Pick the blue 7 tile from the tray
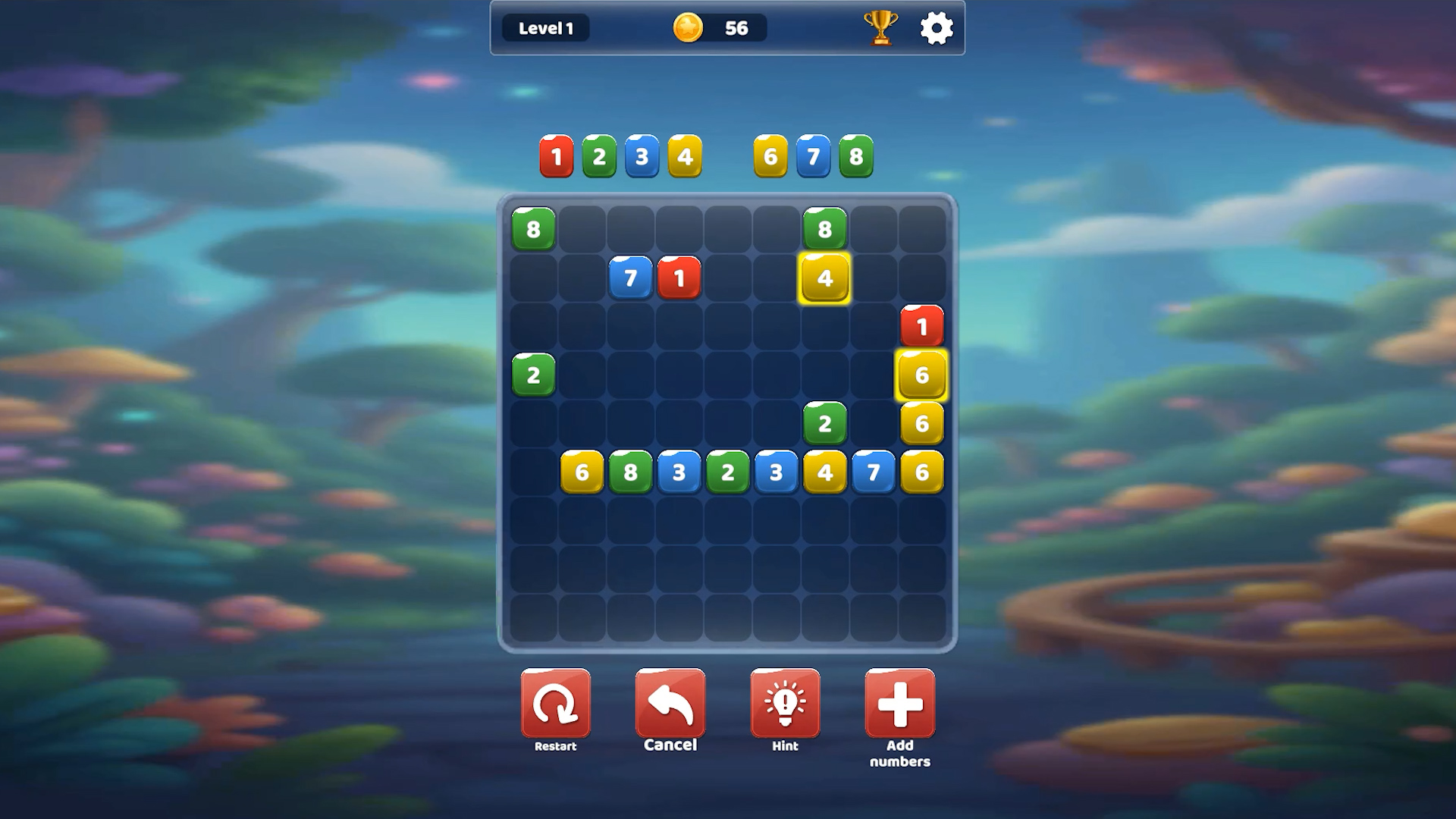The height and width of the screenshot is (819, 1456). click(x=814, y=157)
